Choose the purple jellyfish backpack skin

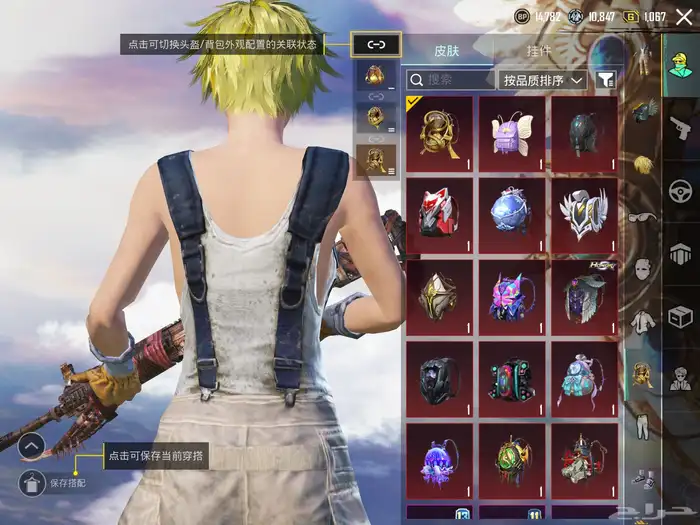coord(440,462)
